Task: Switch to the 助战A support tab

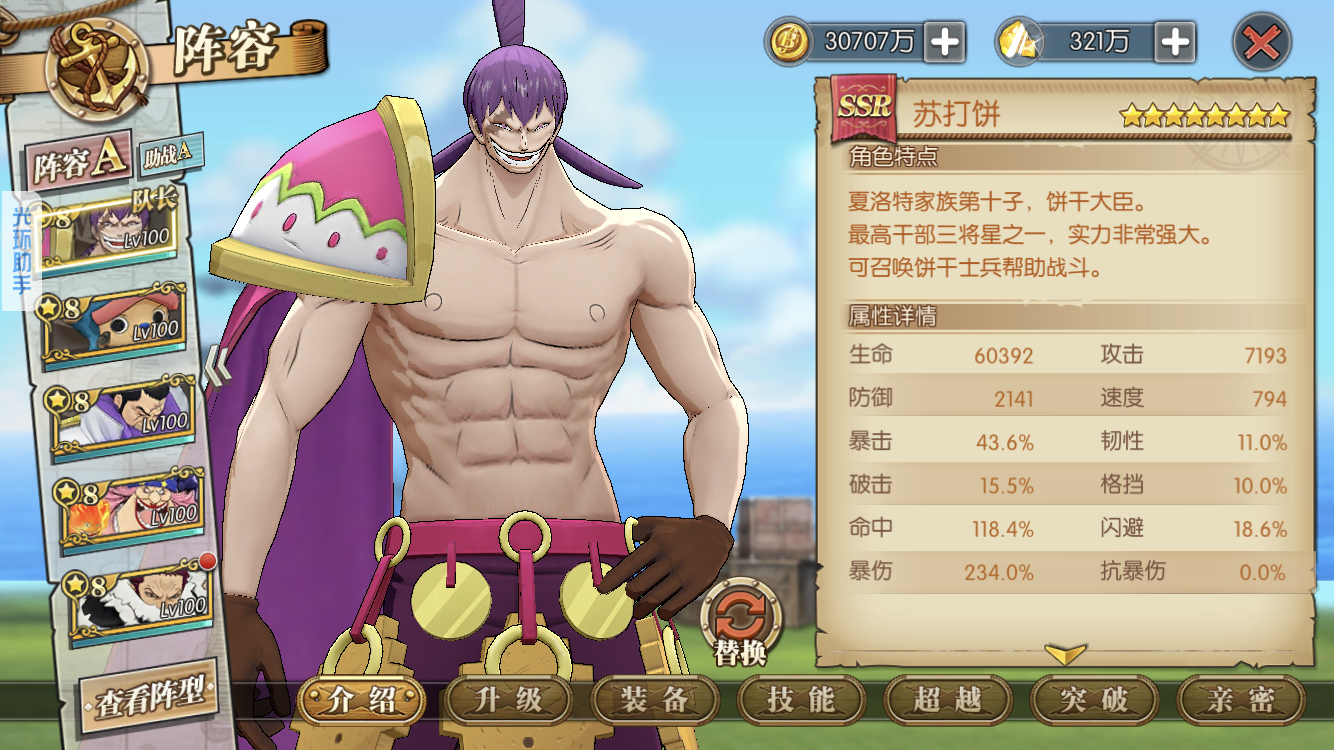Action: (167, 152)
